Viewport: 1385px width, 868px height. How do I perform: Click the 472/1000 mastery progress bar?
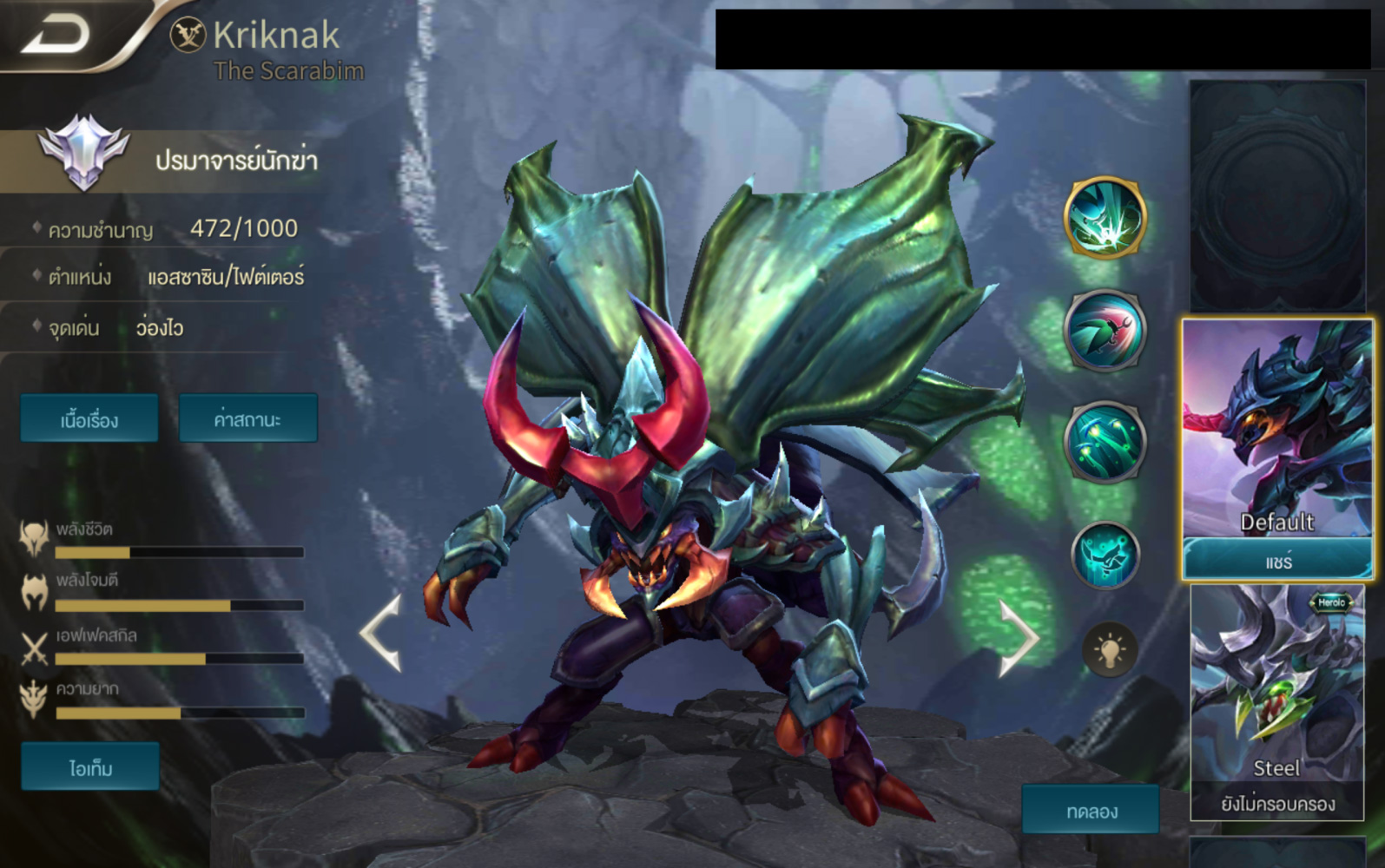[x=243, y=228]
